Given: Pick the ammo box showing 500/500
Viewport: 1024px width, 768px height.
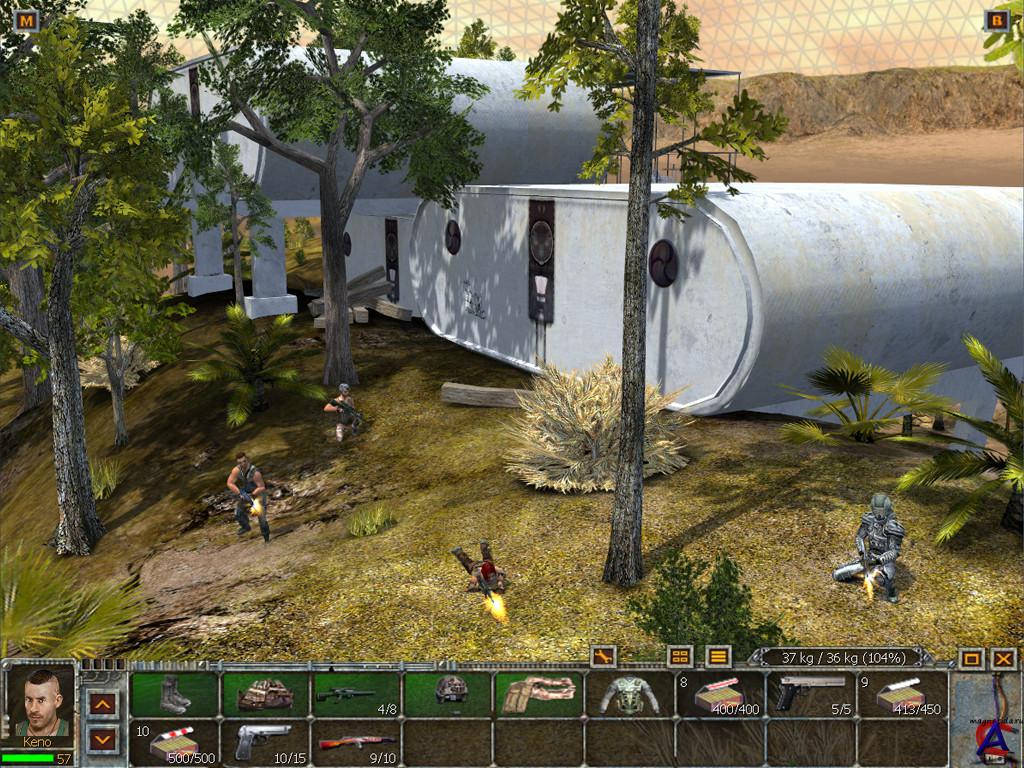Looking at the screenshot, I should pyautogui.click(x=174, y=742).
